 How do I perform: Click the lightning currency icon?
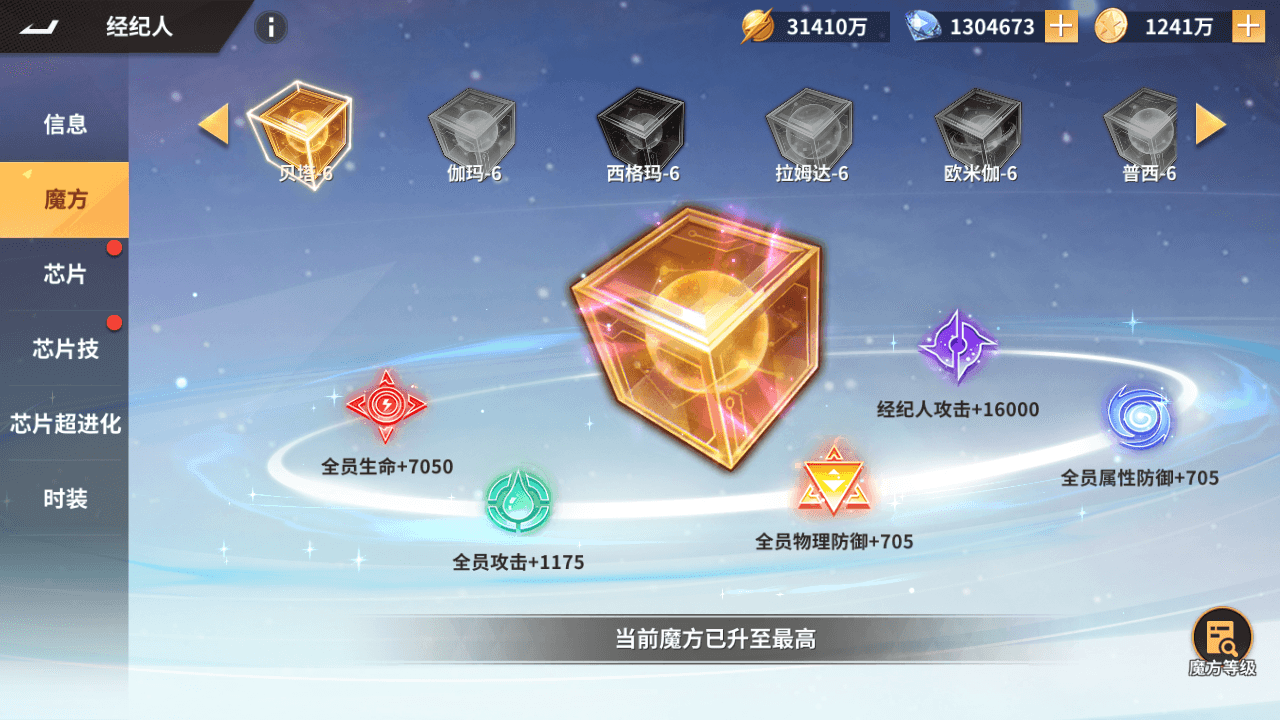[760, 27]
